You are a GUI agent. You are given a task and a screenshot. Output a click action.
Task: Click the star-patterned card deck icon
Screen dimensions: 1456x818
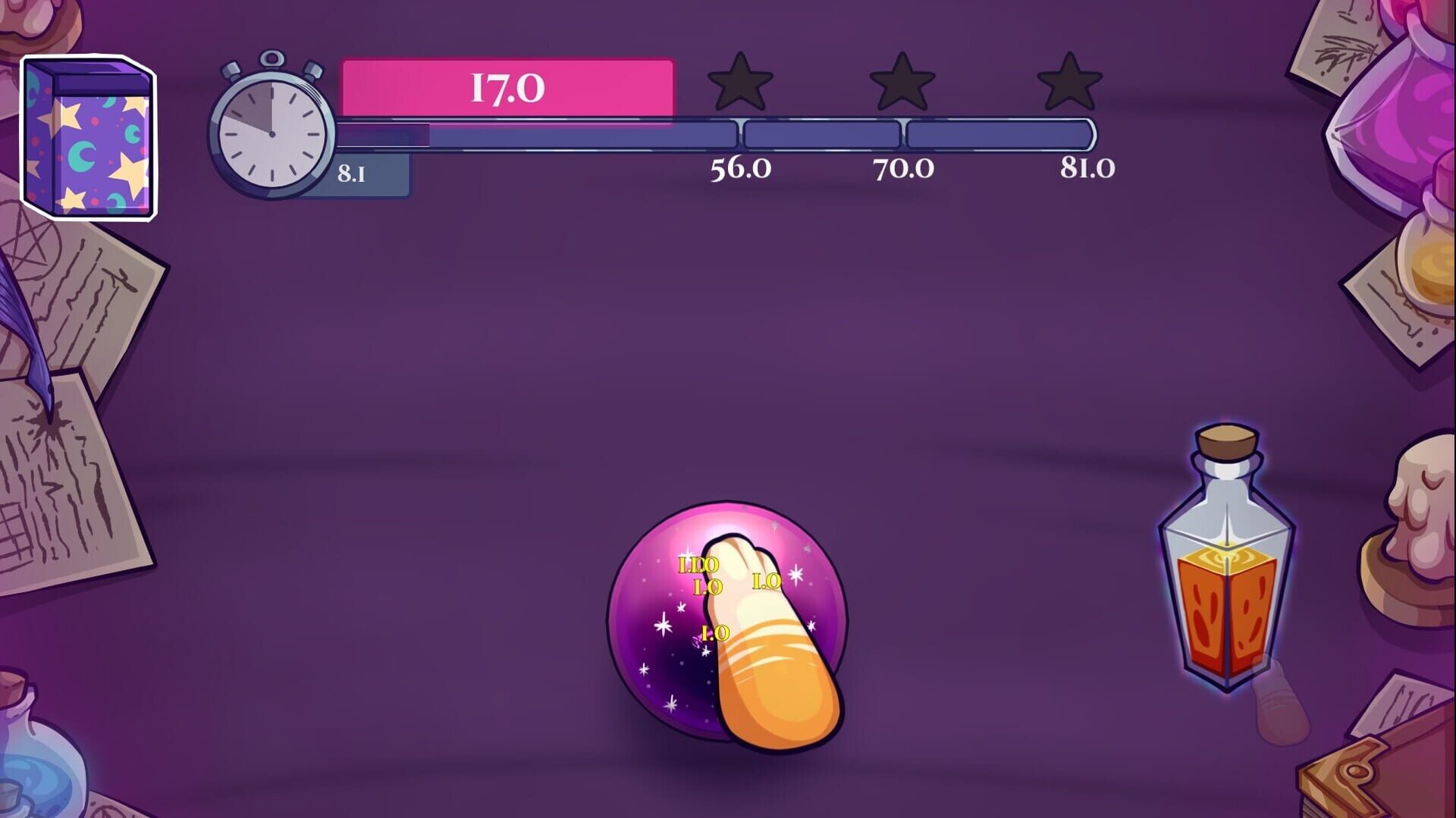(87, 136)
